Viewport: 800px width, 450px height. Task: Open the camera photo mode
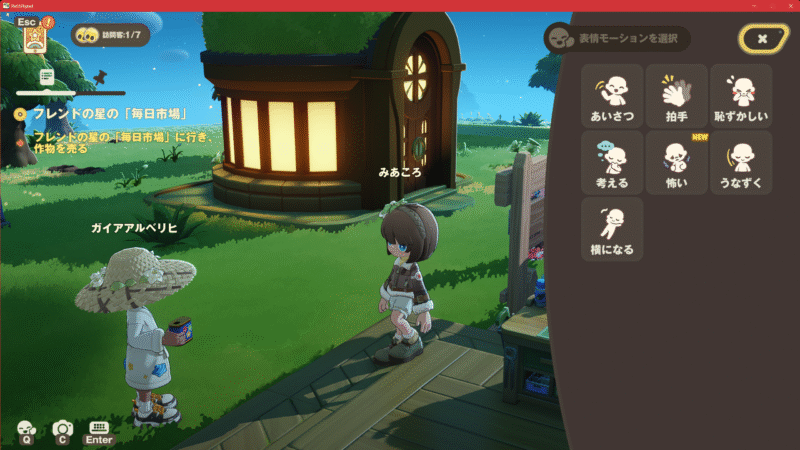point(62,430)
